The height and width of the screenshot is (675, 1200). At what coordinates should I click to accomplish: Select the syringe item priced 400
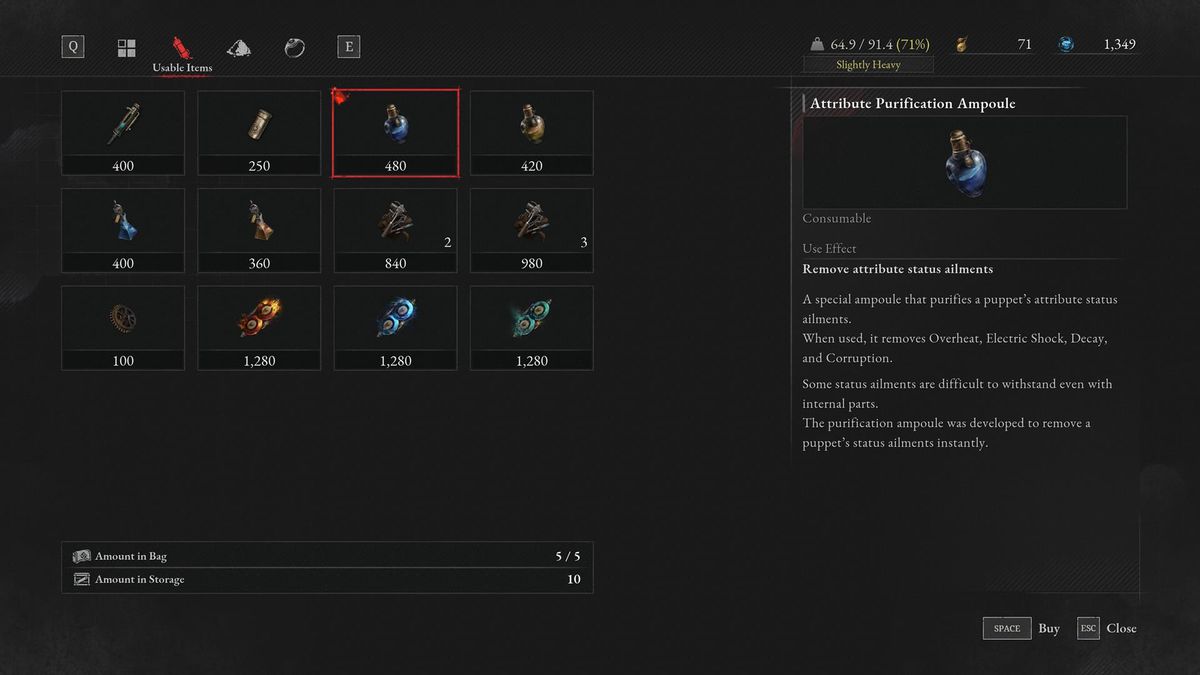pos(123,133)
